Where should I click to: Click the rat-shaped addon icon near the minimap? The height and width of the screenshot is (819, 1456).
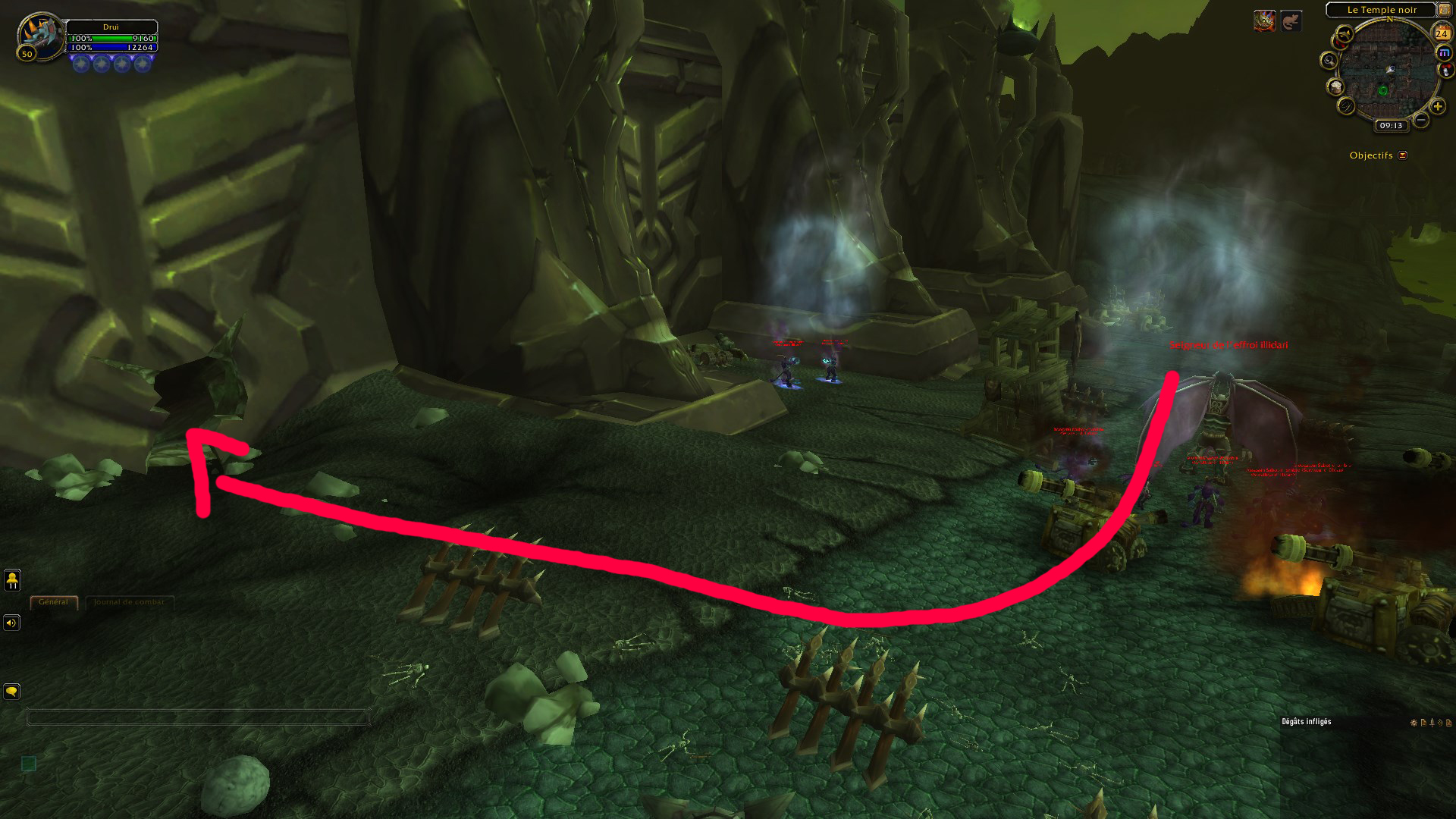[1291, 22]
